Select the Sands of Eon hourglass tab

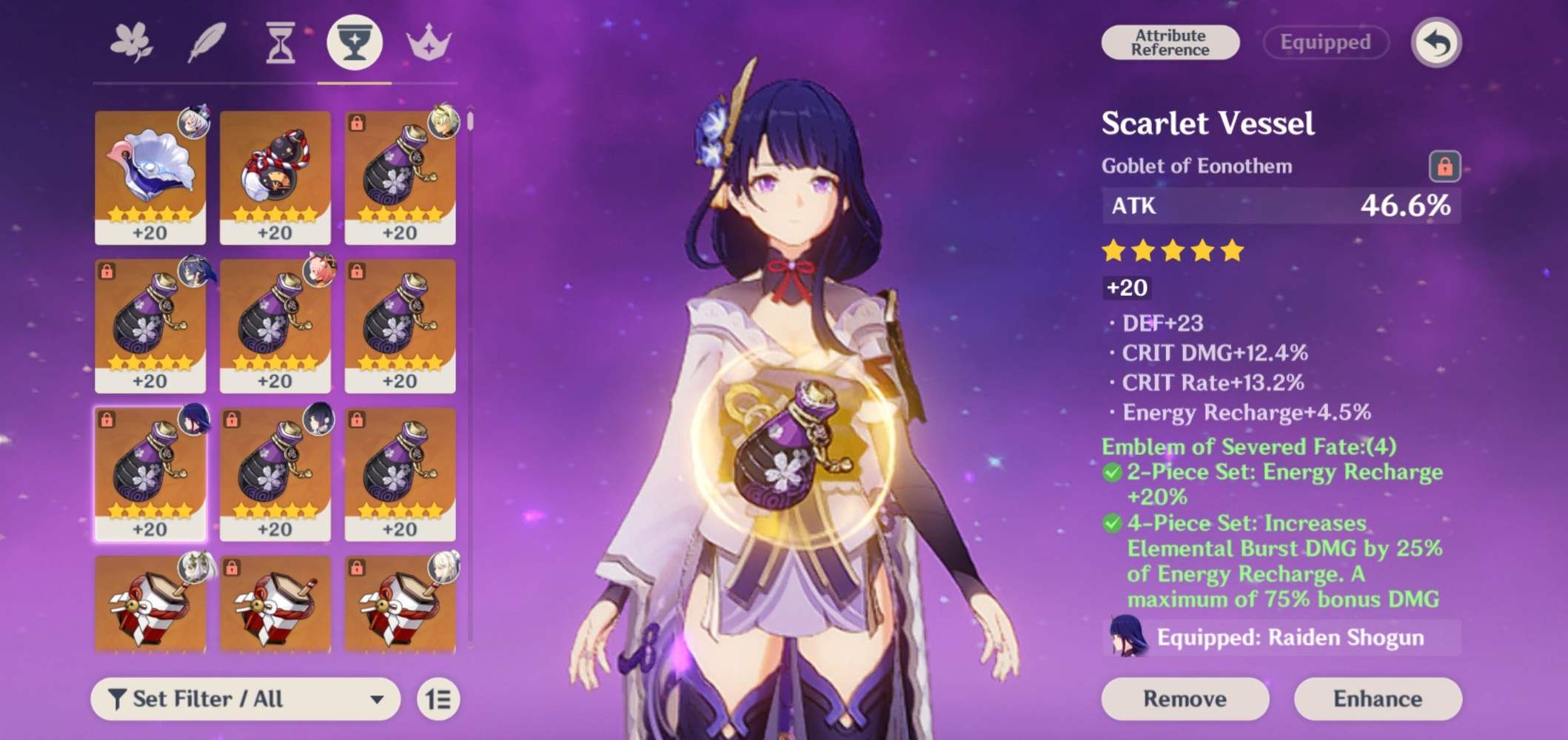(281, 43)
